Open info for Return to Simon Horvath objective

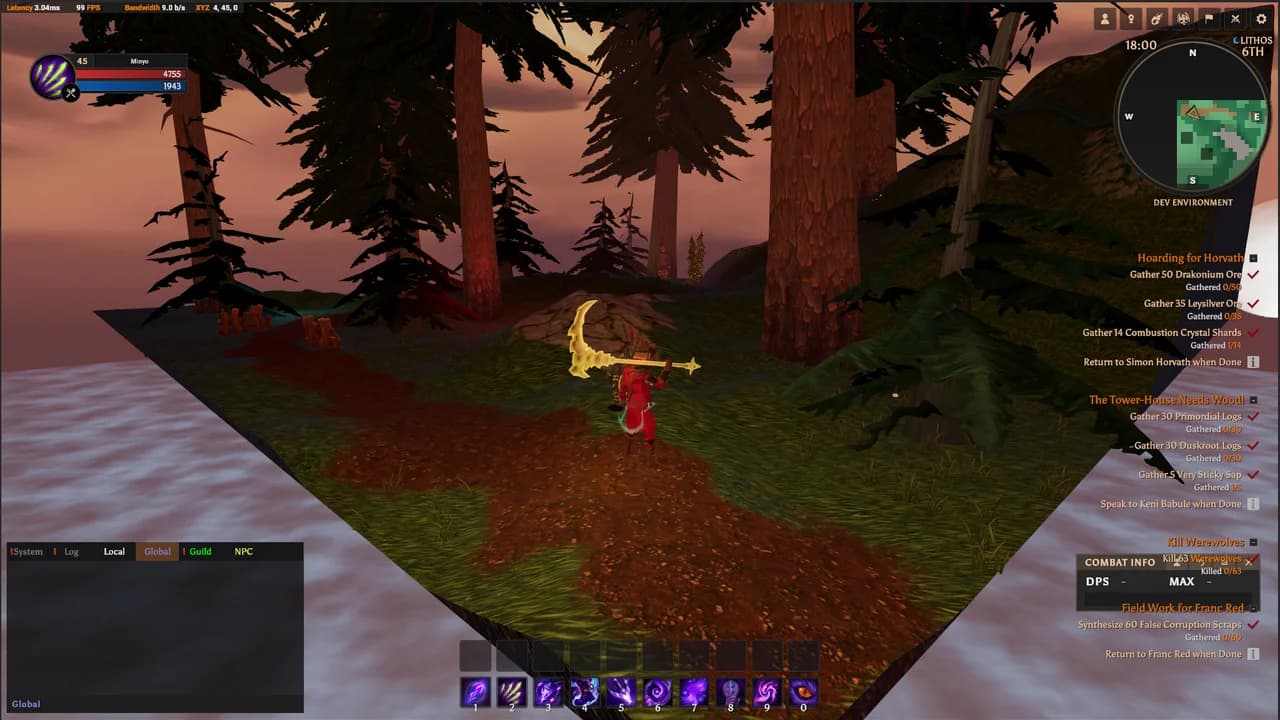[x=1253, y=362]
